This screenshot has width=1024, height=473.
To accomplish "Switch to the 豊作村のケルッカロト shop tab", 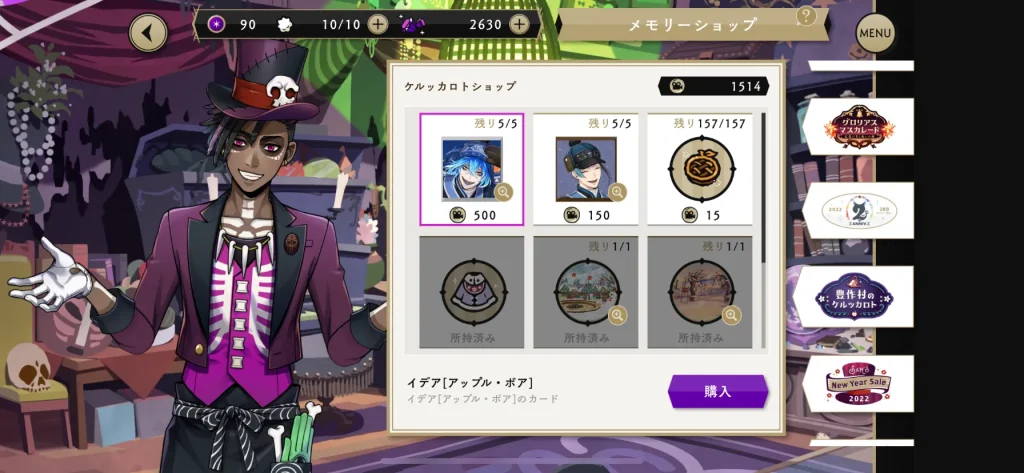I will point(858,298).
